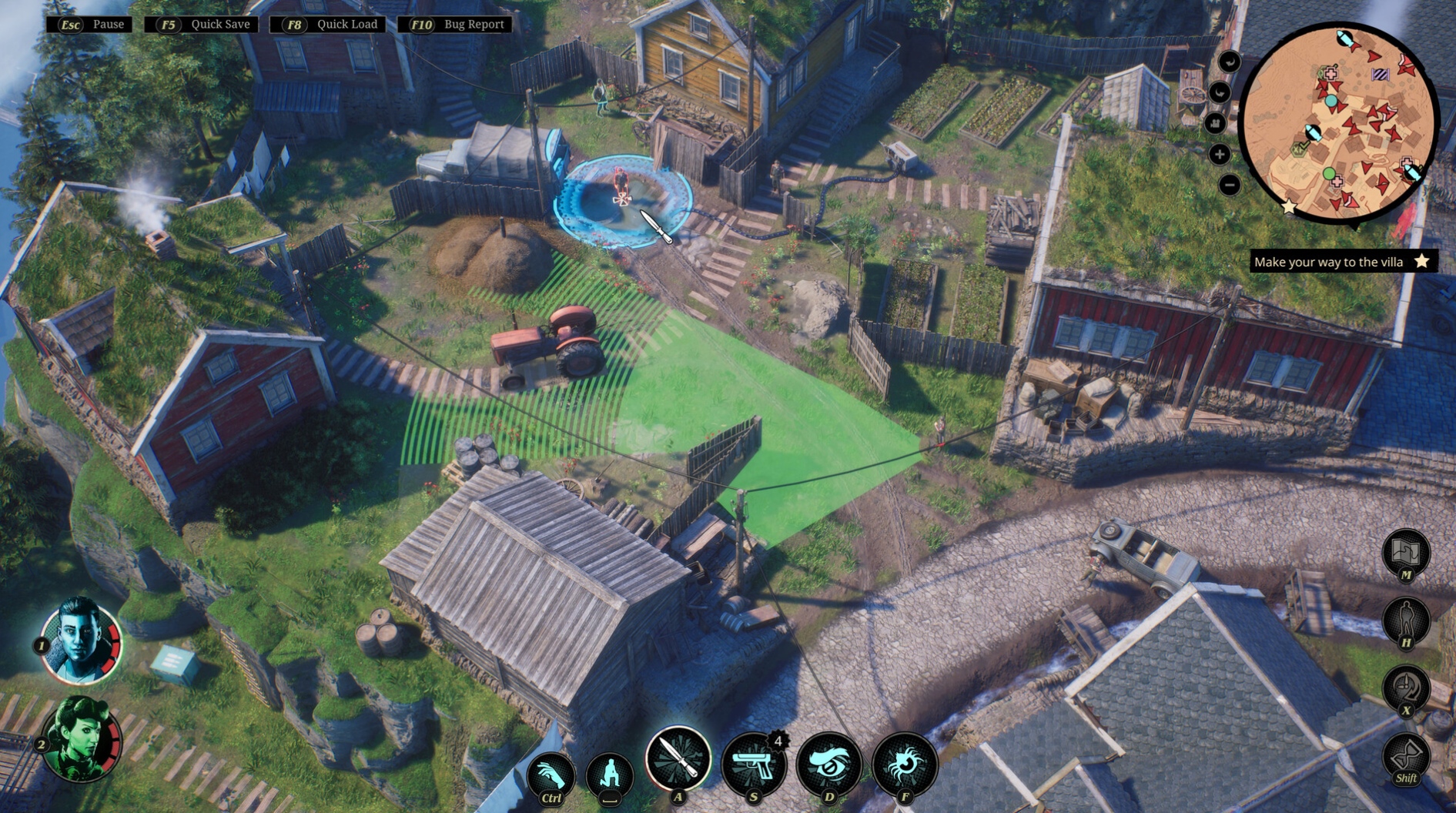Use the tentacled eye creature ability
The width and height of the screenshot is (1456, 813).
904,763
